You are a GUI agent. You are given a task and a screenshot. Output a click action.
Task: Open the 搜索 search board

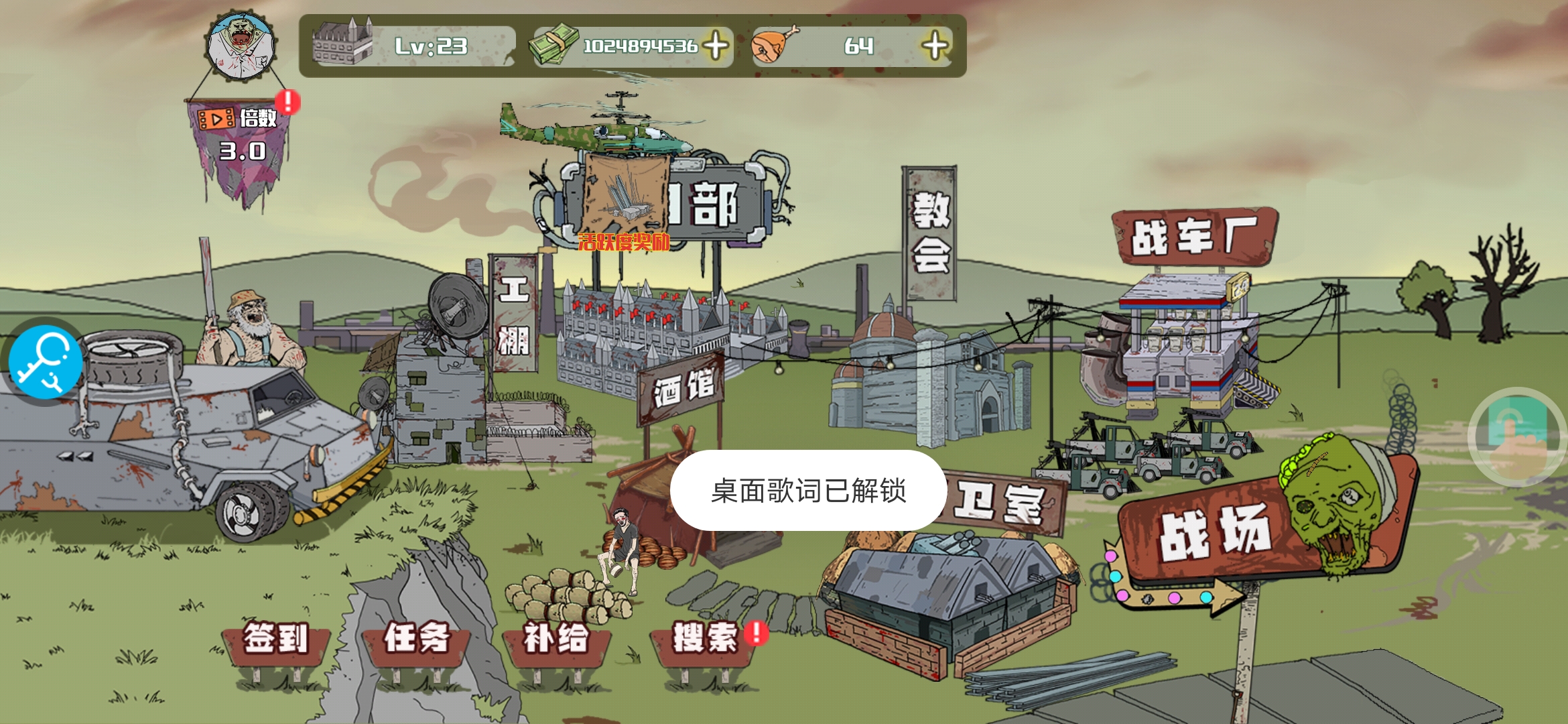tap(705, 638)
